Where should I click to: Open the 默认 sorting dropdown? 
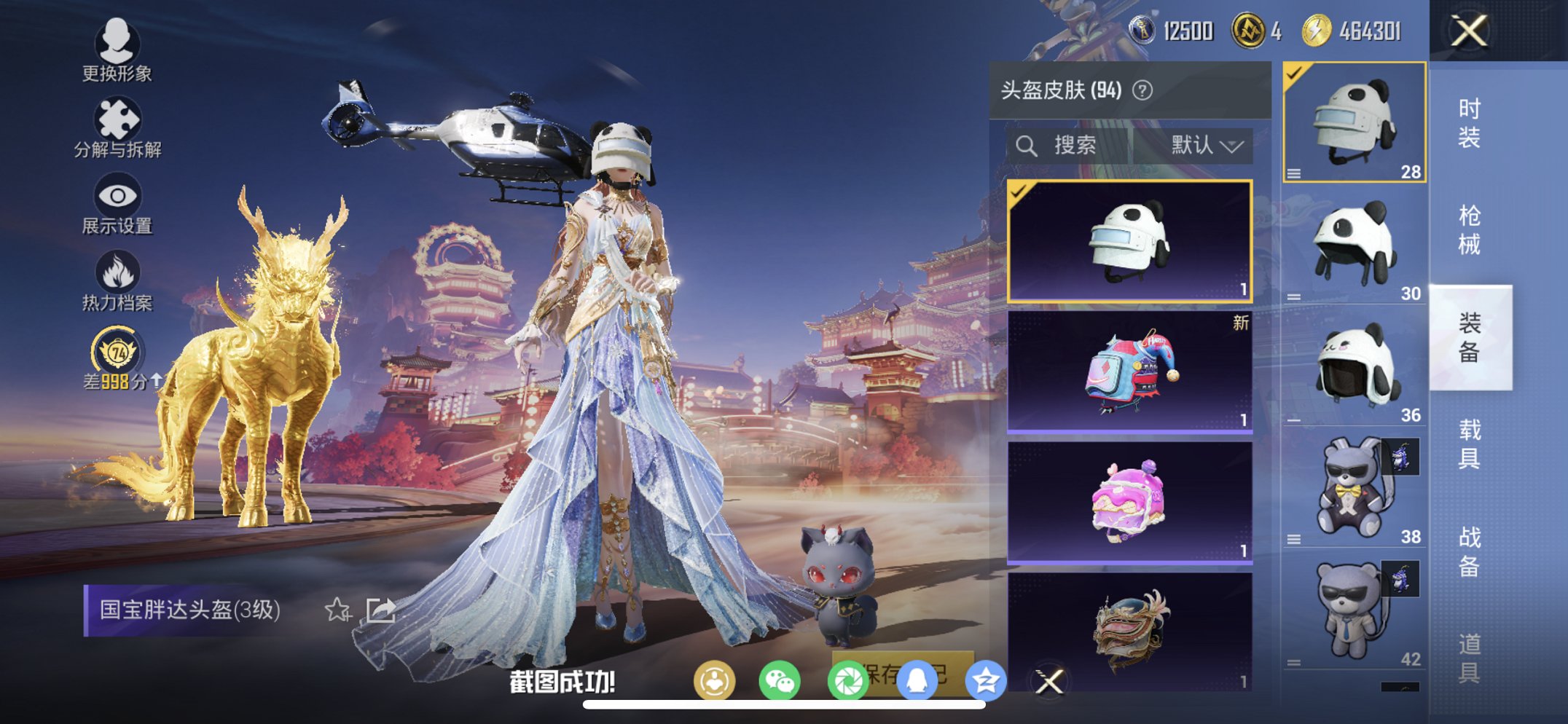[x=1206, y=144]
